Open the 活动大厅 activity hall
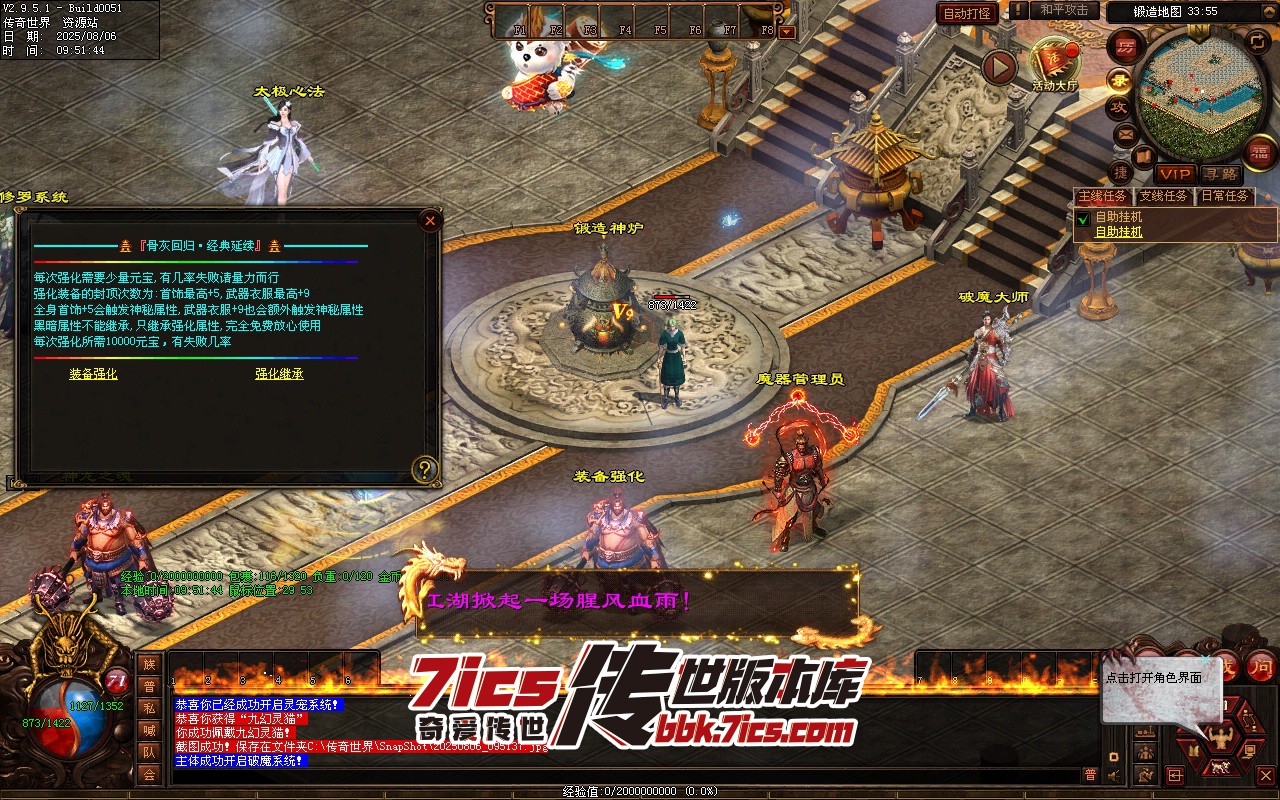 point(1054,64)
